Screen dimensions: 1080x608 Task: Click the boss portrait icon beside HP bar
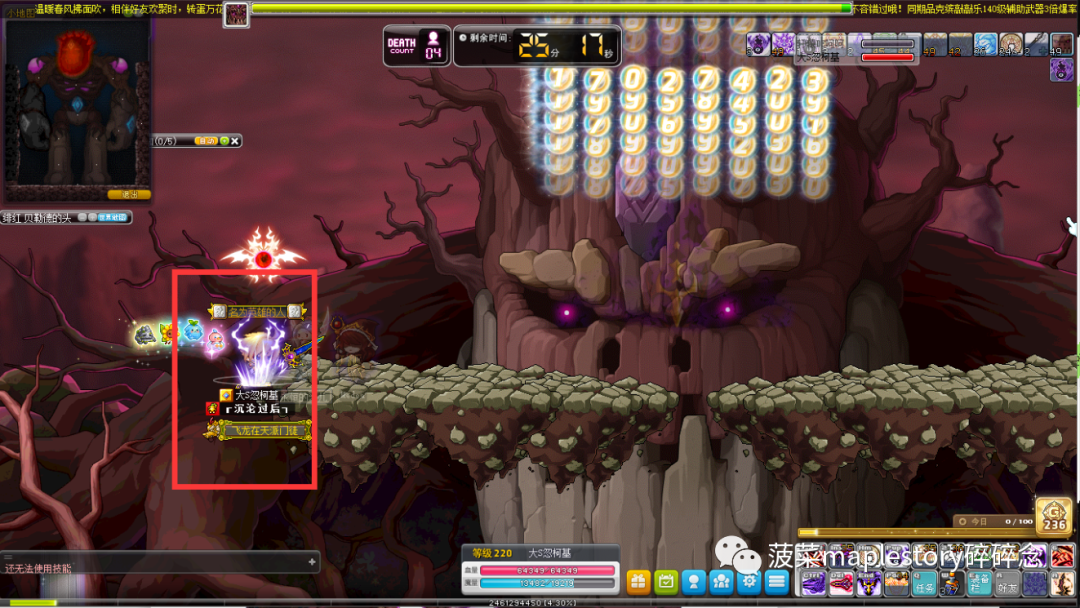point(236,13)
